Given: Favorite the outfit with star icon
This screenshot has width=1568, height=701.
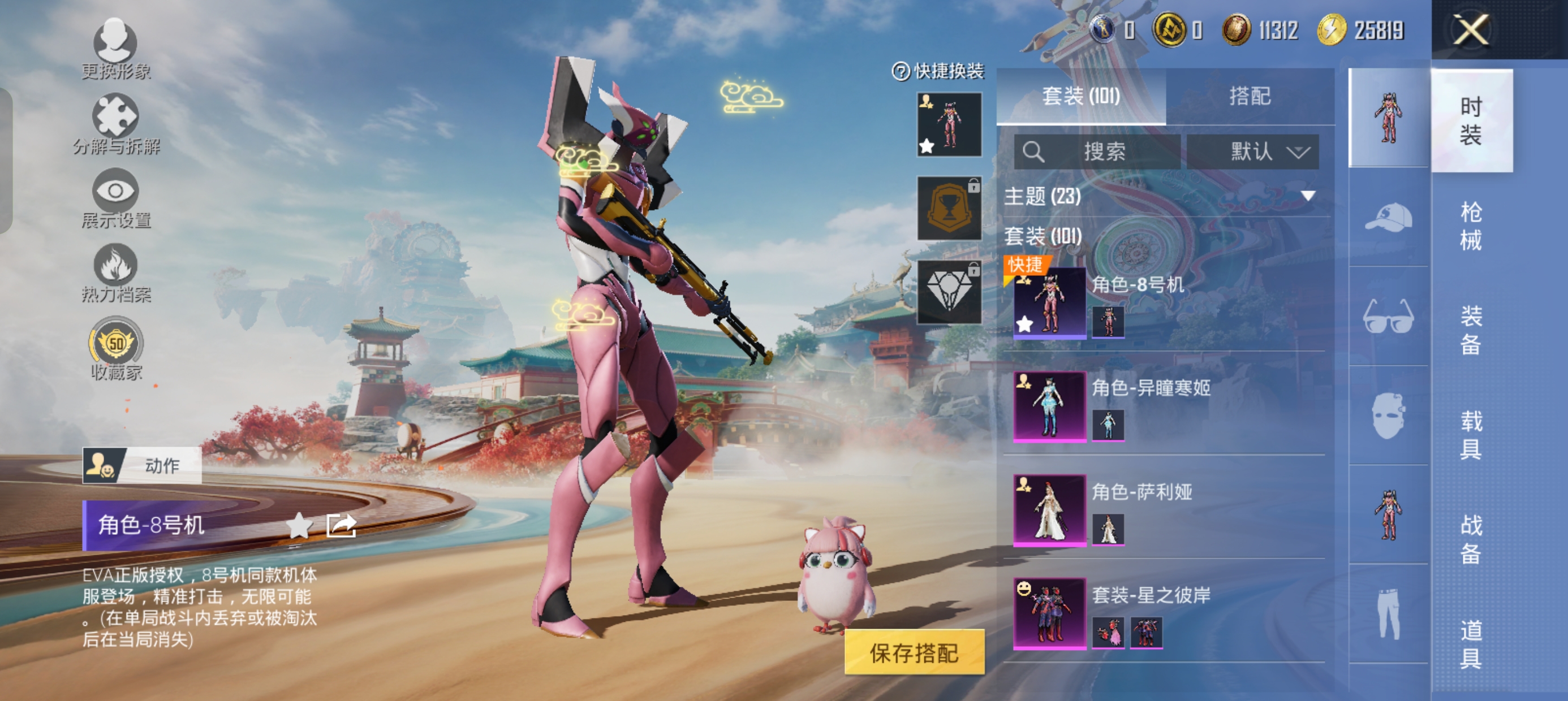Looking at the screenshot, I should coord(299,525).
